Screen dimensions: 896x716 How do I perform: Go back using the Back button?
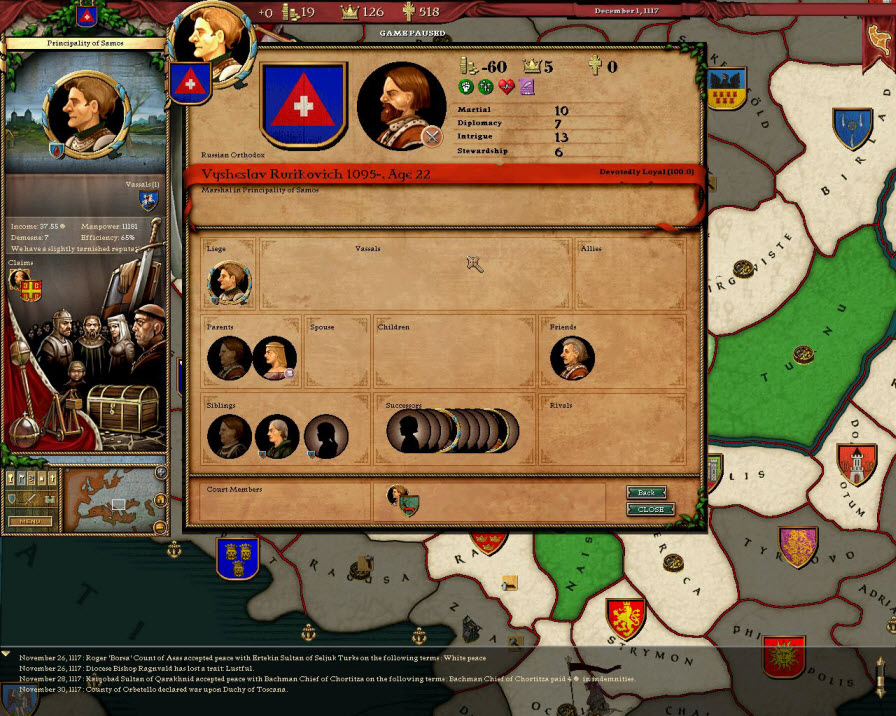pyautogui.click(x=647, y=493)
